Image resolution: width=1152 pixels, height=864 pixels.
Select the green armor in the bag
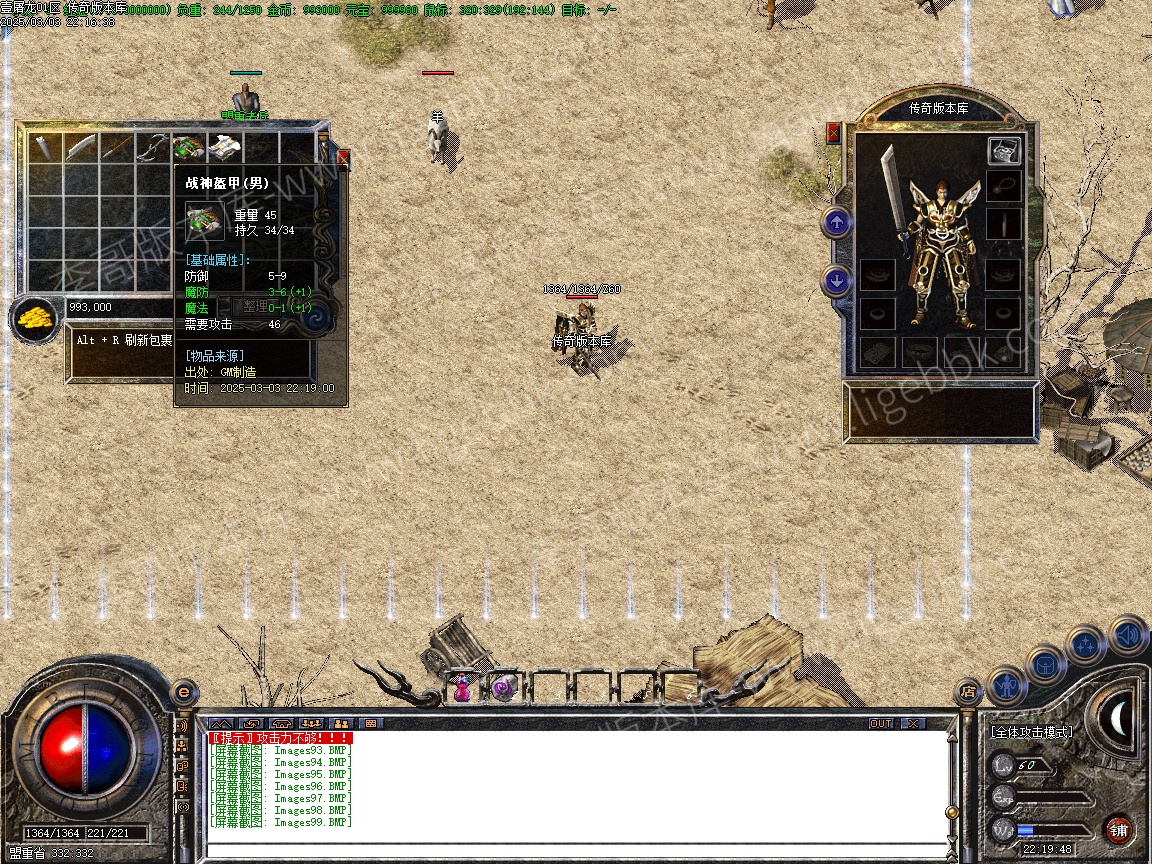(188, 148)
